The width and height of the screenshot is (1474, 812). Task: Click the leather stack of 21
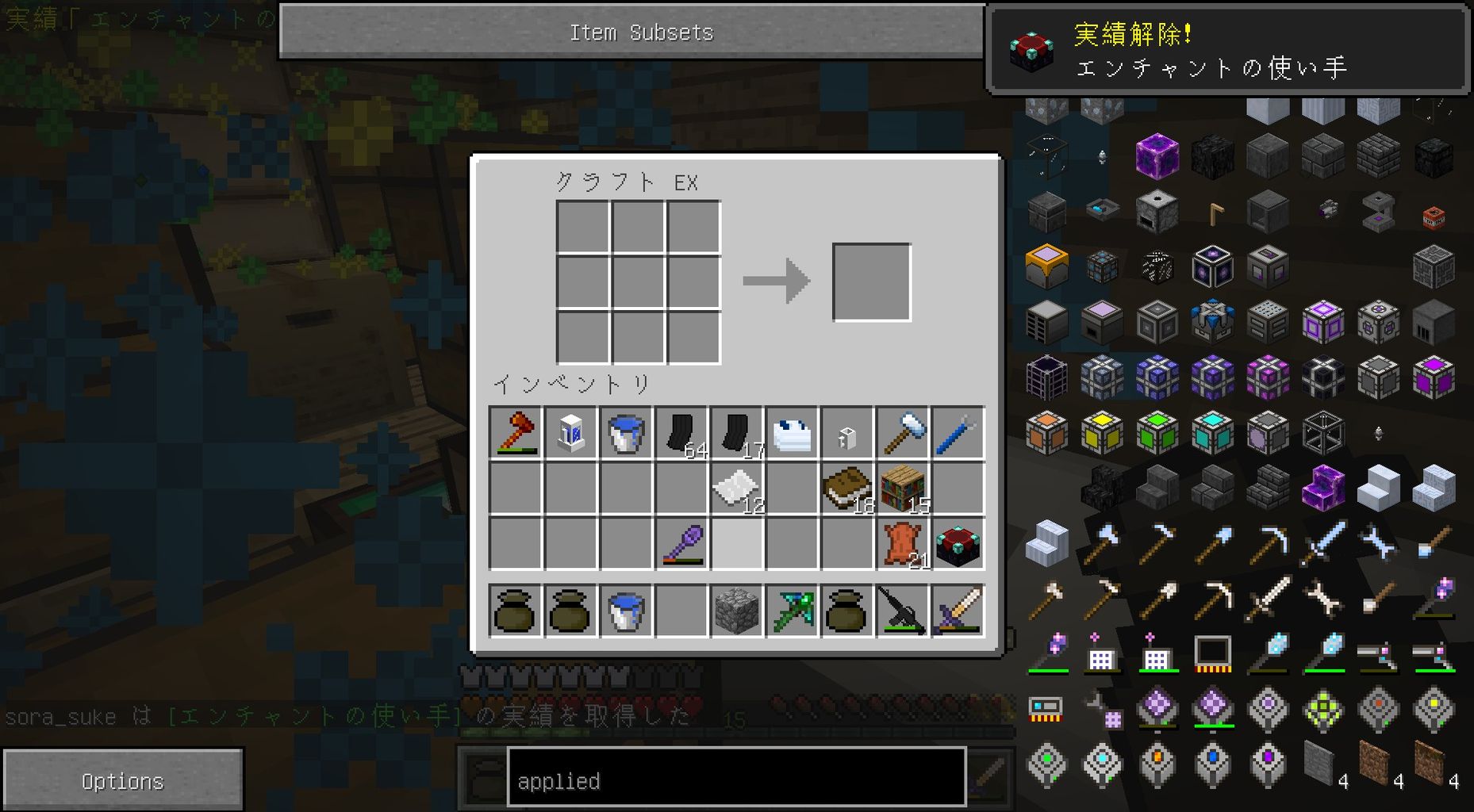click(x=904, y=543)
